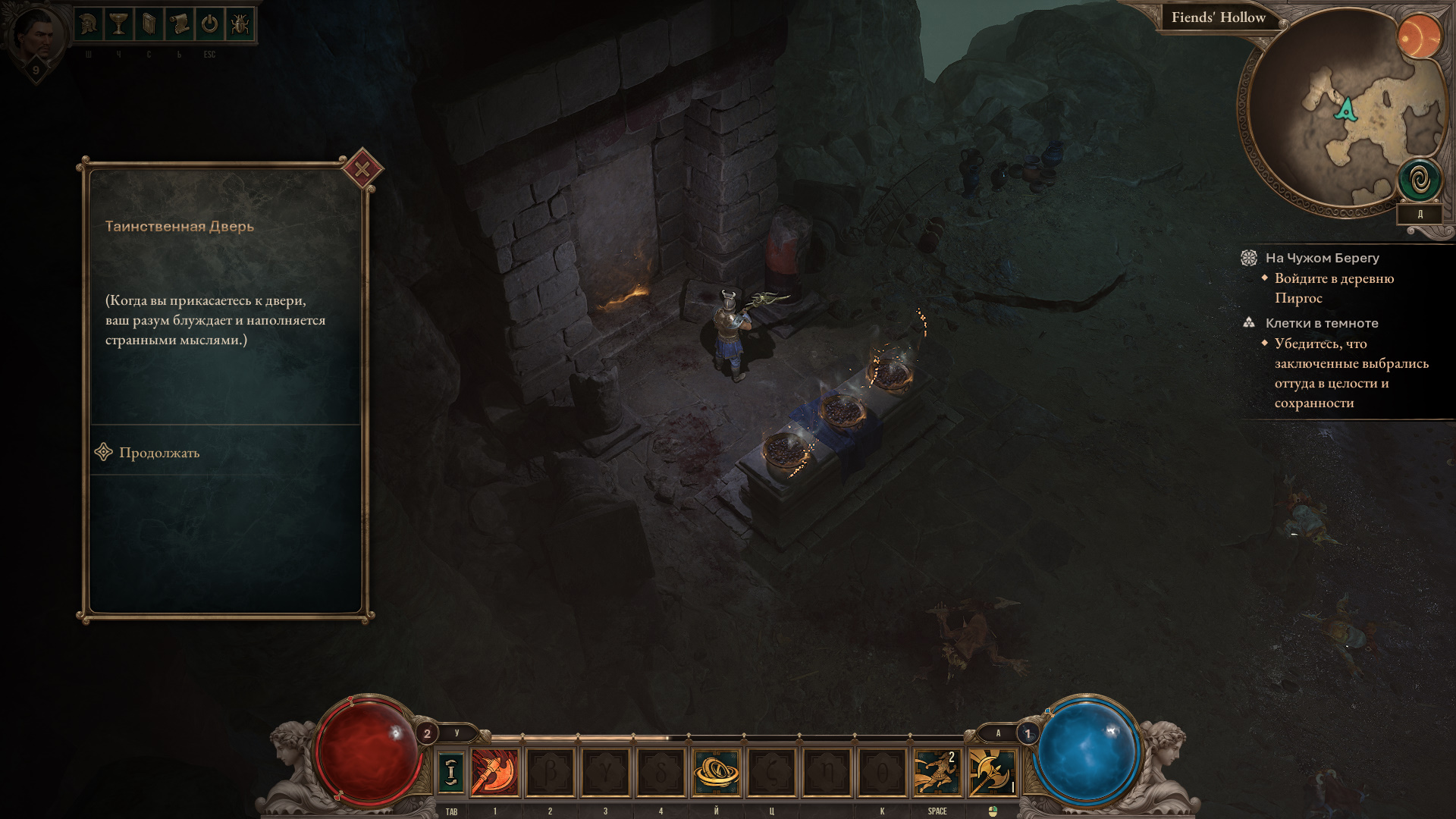Image resolution: width=1456 pixels, height=819 pixels.
Task: Click the orange sun dial icon
Action: 1419,36
